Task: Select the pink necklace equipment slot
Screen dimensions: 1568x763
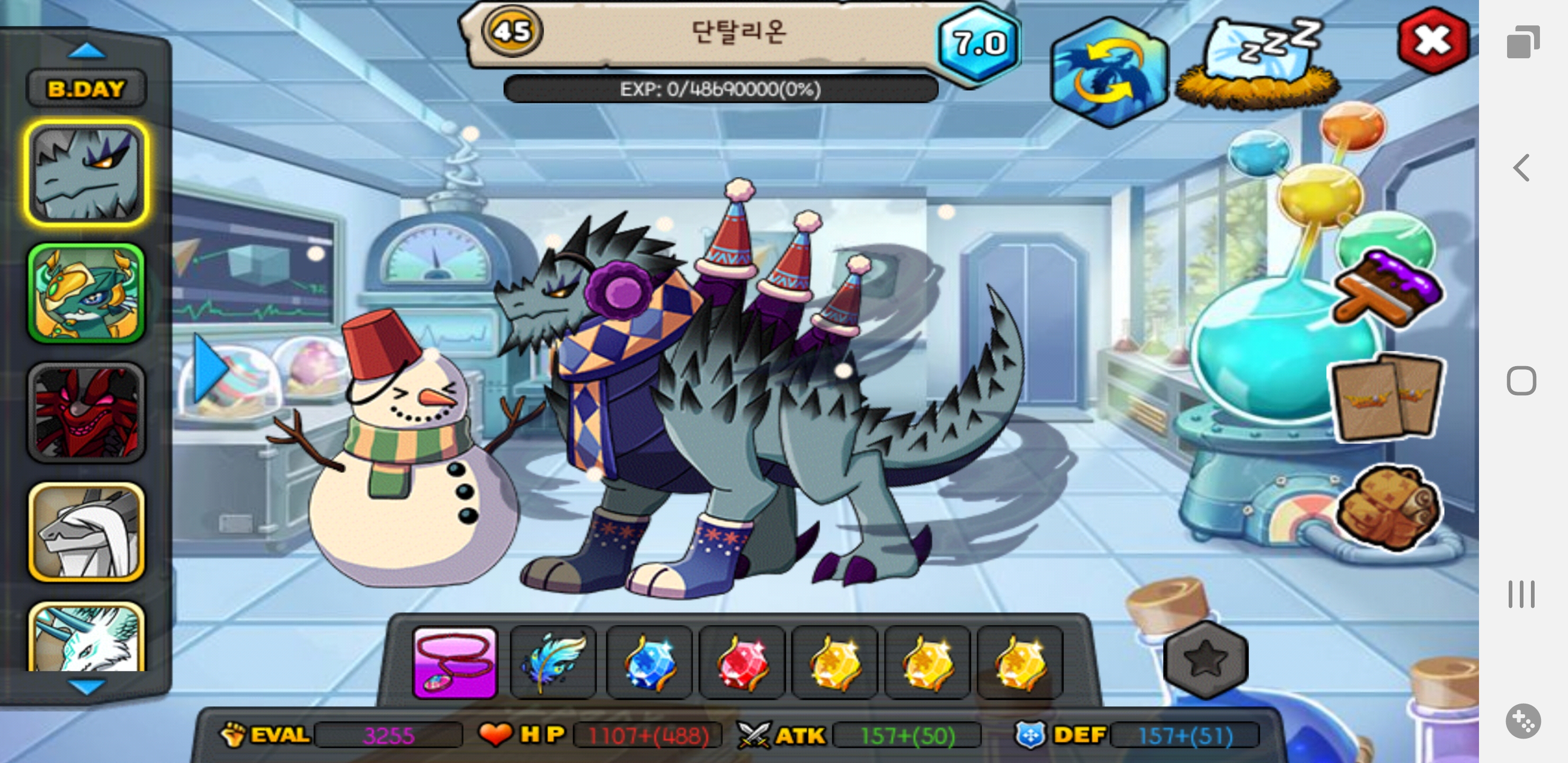Action: coord(455,662)
